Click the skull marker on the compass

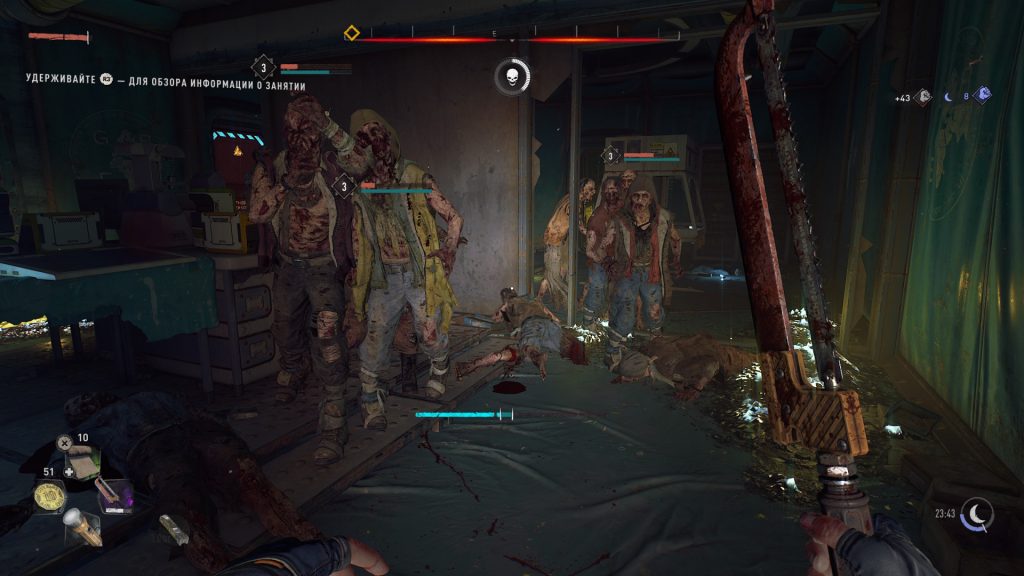[x=511, y=77]
